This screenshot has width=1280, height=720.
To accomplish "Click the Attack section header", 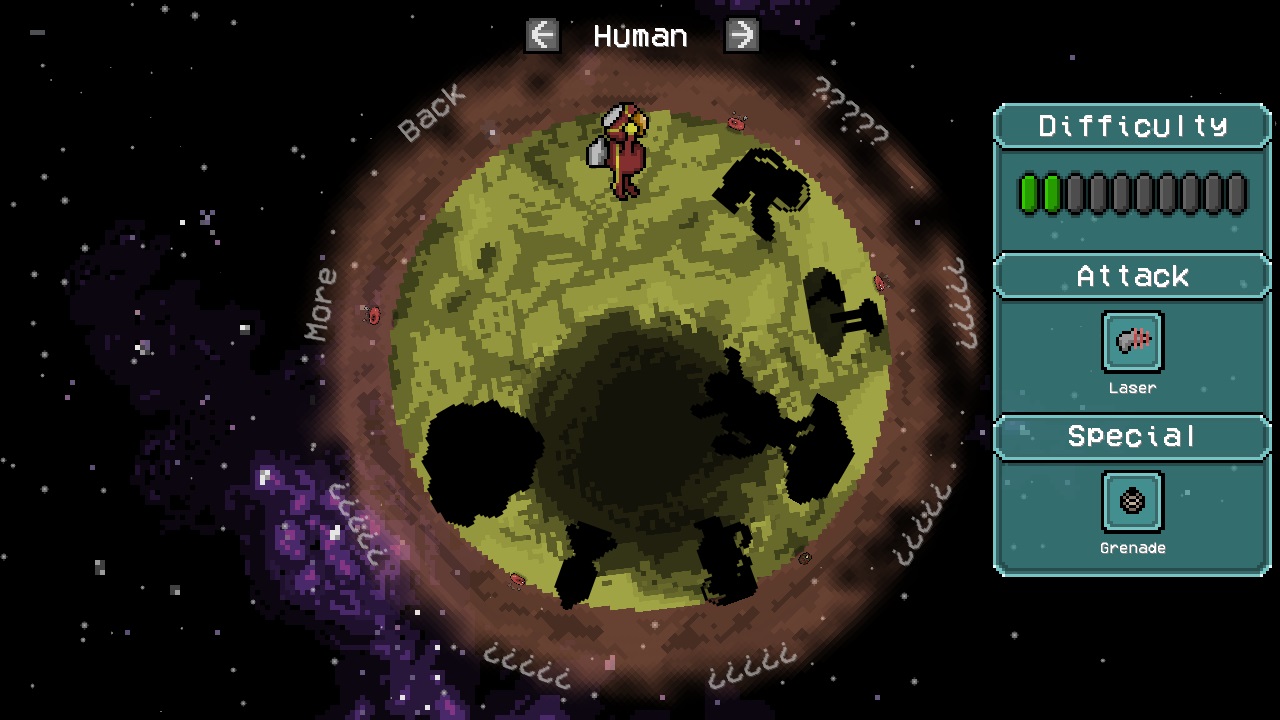I will coord(1132,277).
